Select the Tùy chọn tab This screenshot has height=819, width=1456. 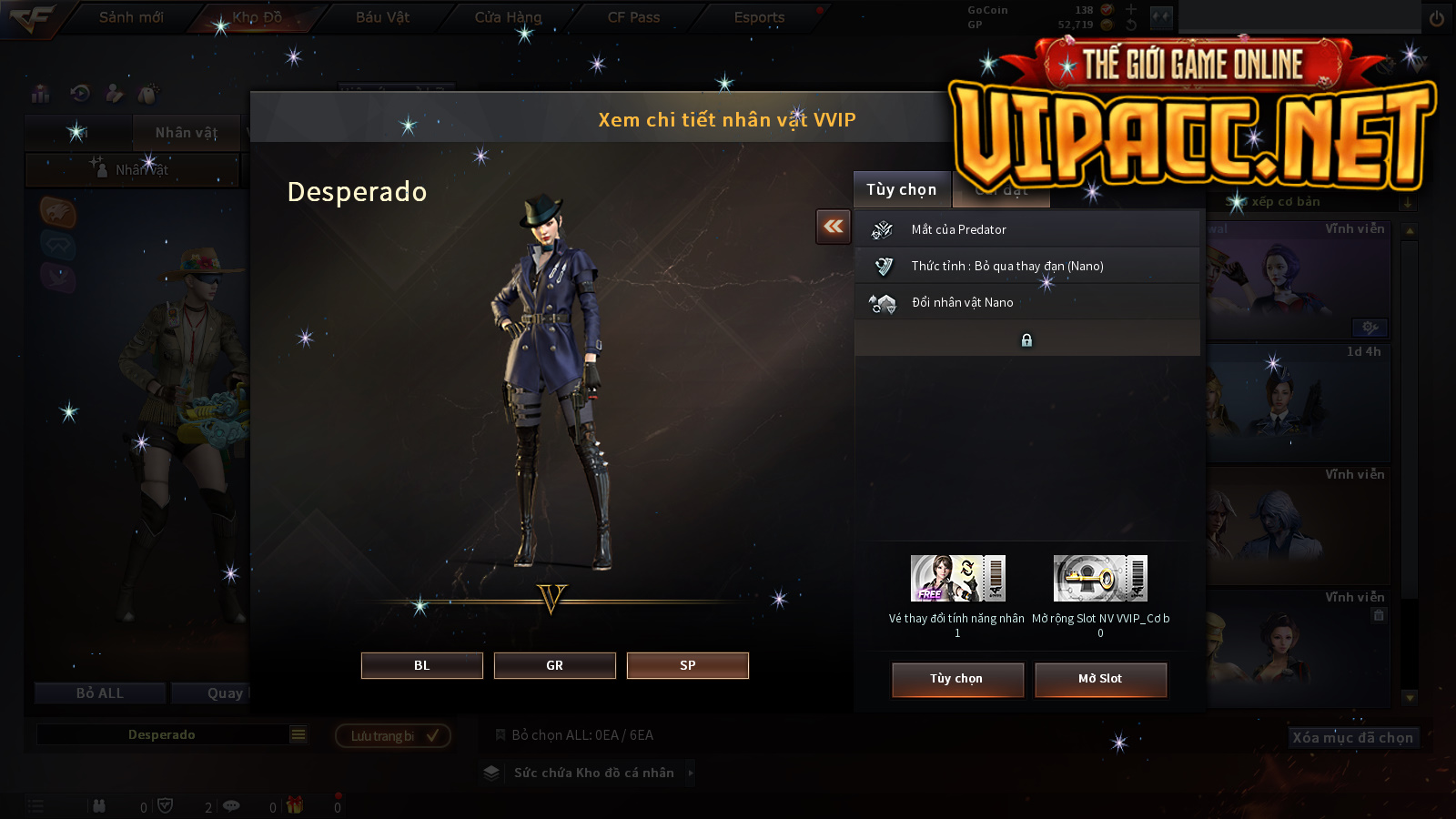901,189
